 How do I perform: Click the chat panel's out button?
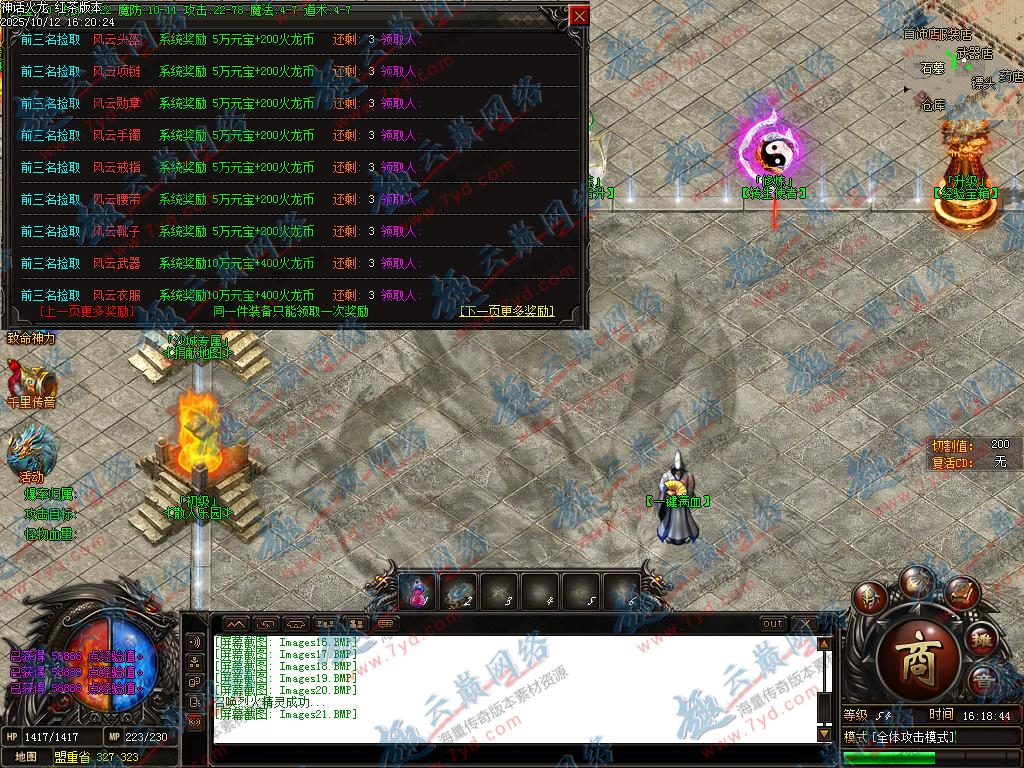coord(773,624)
